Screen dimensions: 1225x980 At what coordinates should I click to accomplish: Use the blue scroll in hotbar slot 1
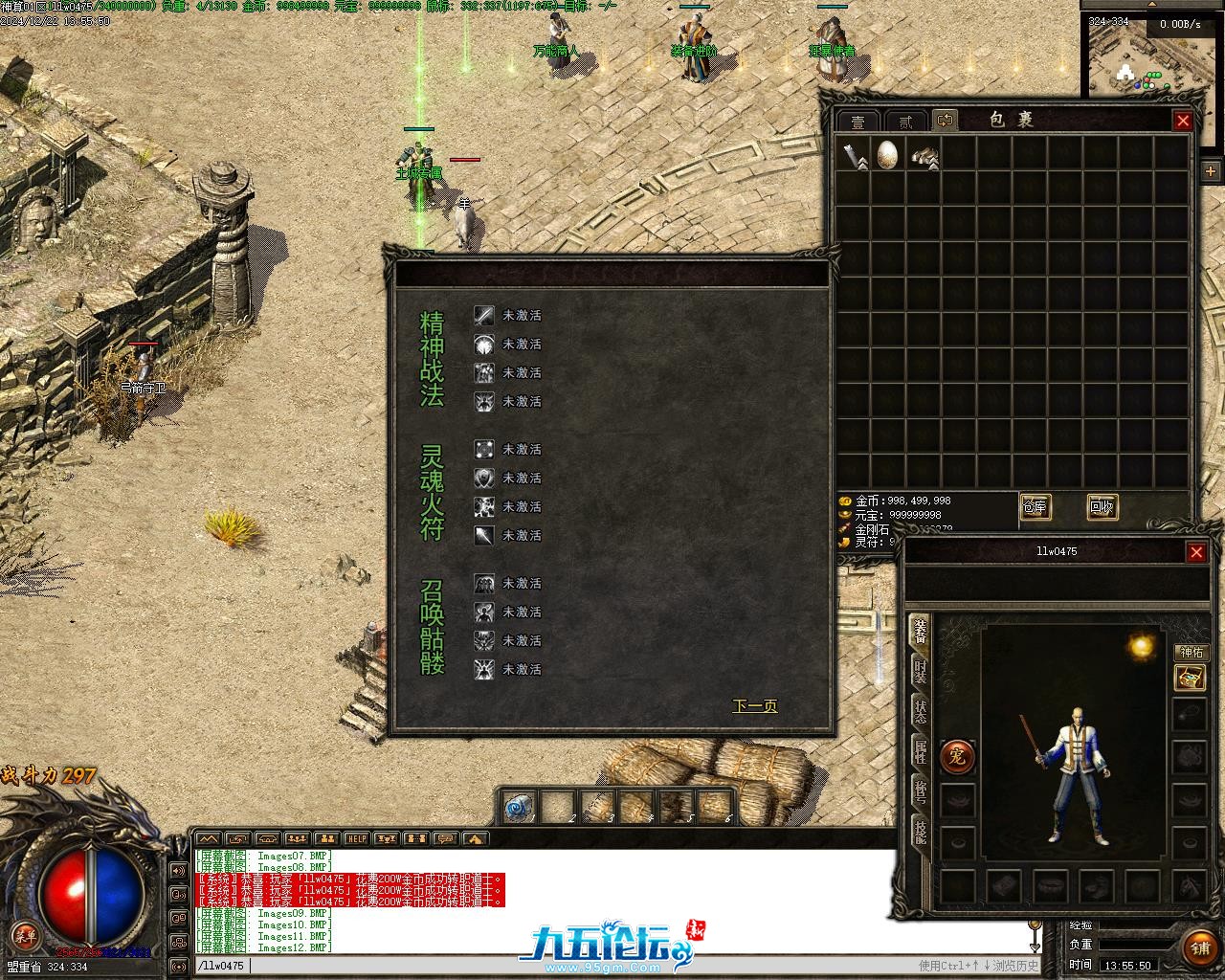click(521, 807)
